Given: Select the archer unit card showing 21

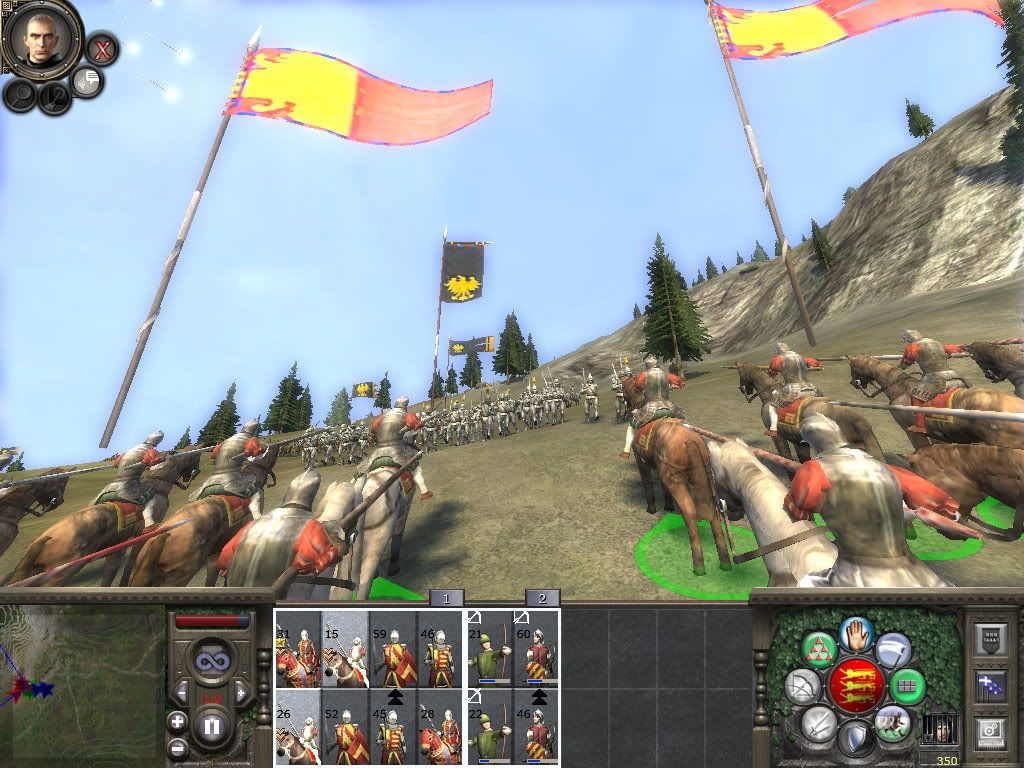Looking at the screenshot, I should point(490,649).
